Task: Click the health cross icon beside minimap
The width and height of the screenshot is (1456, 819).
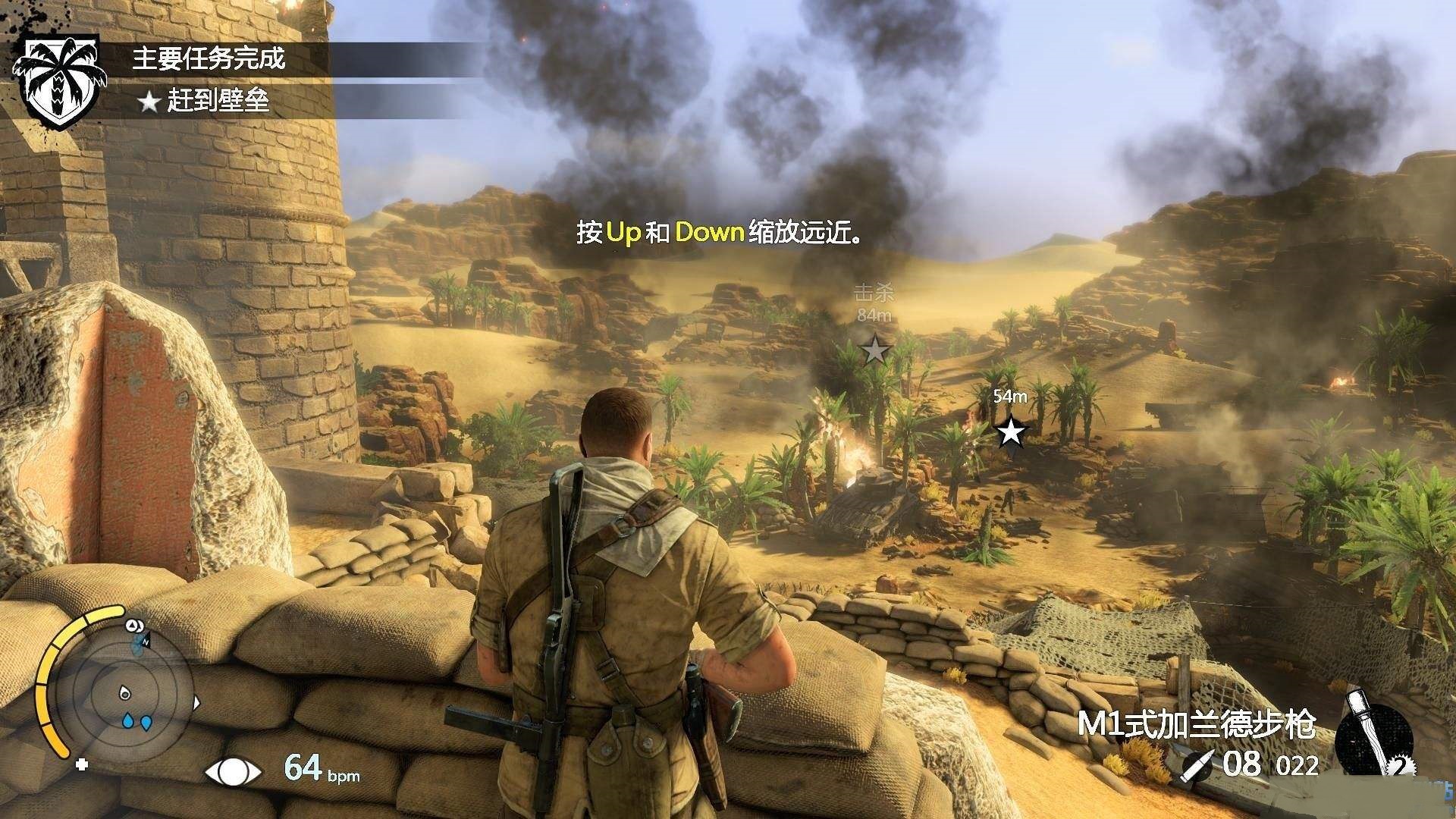Action: click(82, 764)
